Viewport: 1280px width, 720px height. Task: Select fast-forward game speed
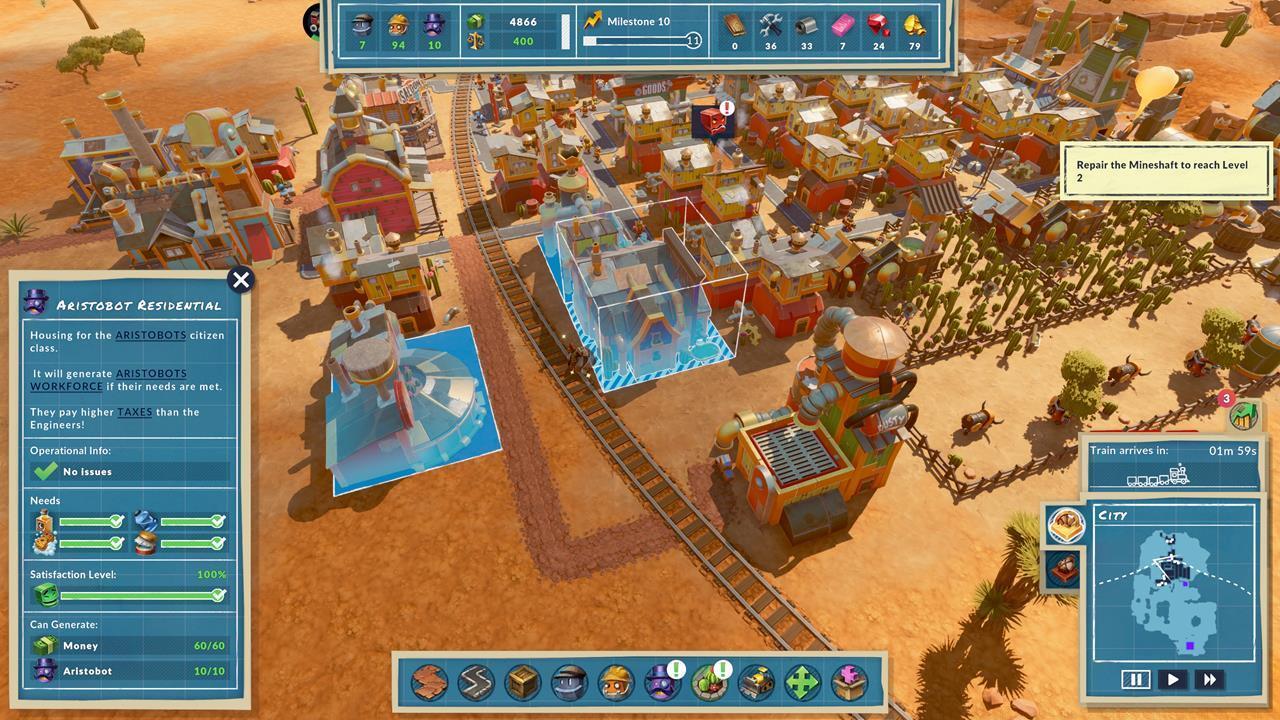coord(1210,679)
